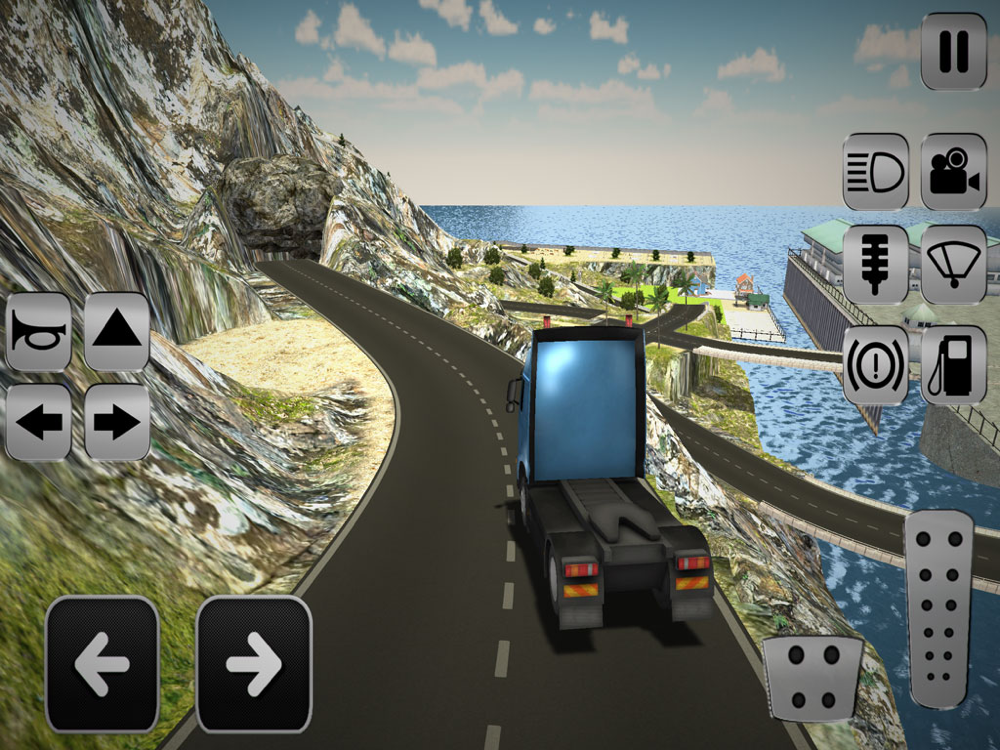Pause the game
Image resolution: width=1000 pixels, height=750 pixels.
[953, 51]
